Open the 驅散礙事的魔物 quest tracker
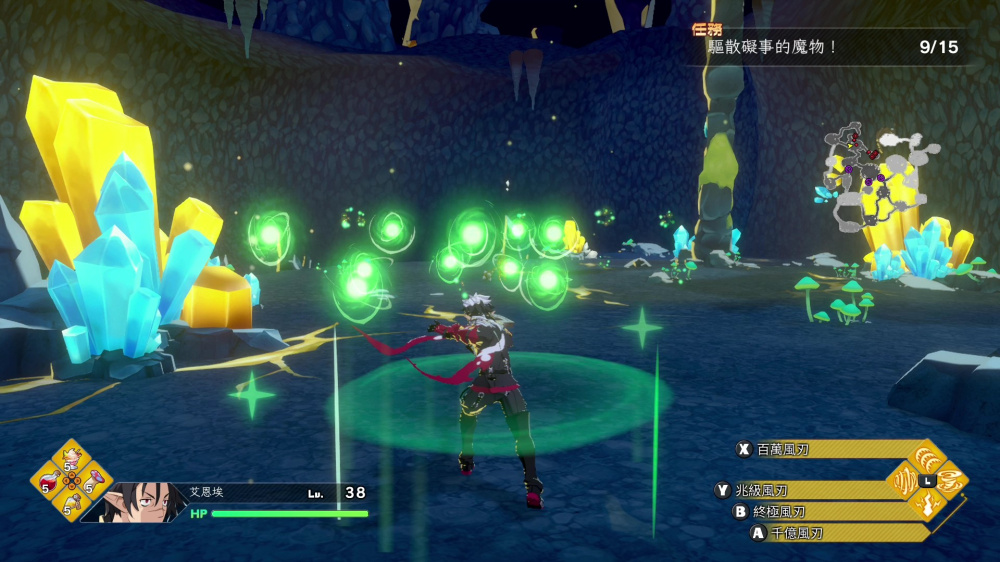The image size is (1000, 562). [828, 46]
